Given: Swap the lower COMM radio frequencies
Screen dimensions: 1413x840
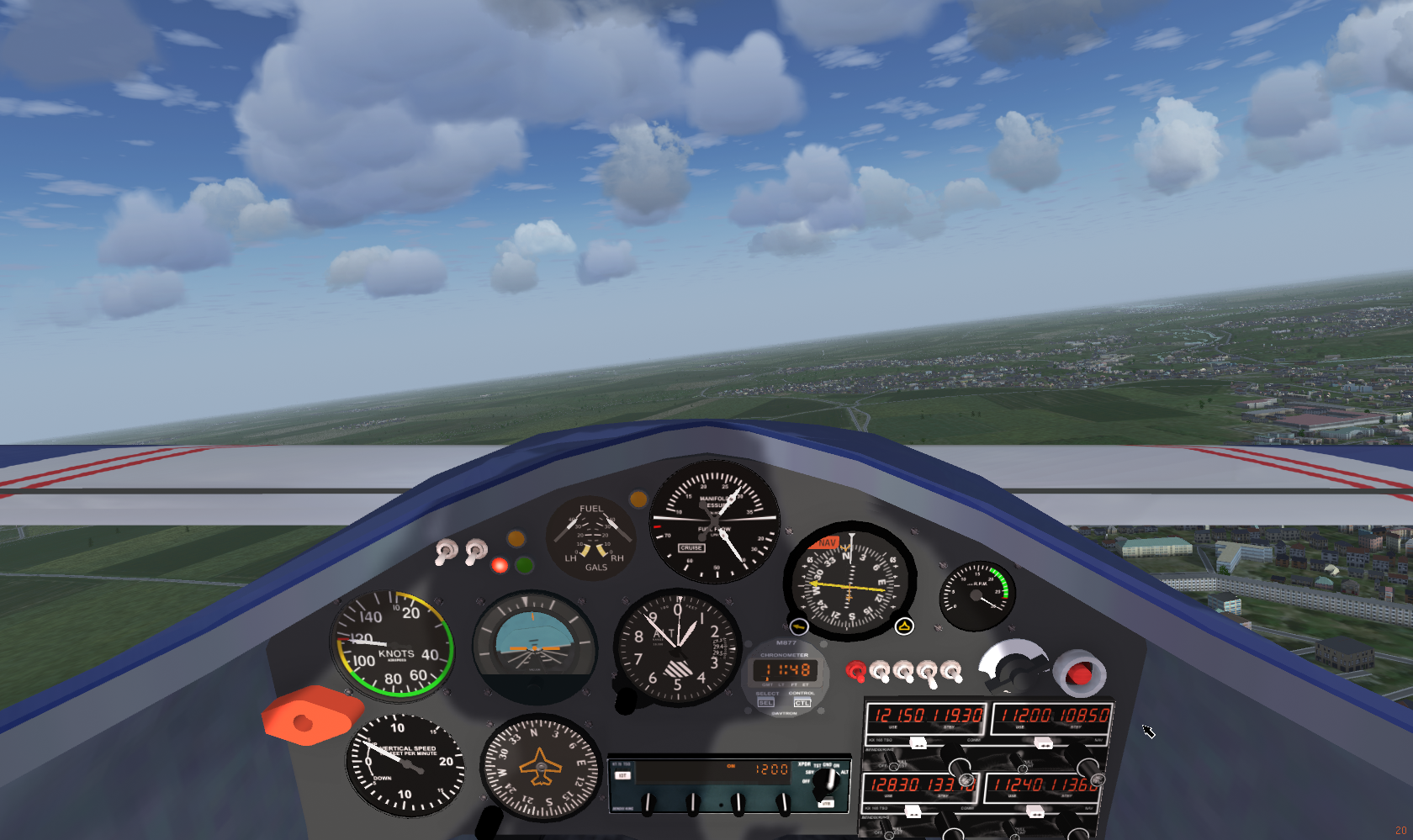Looking at the screenshot, I should (913, 811).
